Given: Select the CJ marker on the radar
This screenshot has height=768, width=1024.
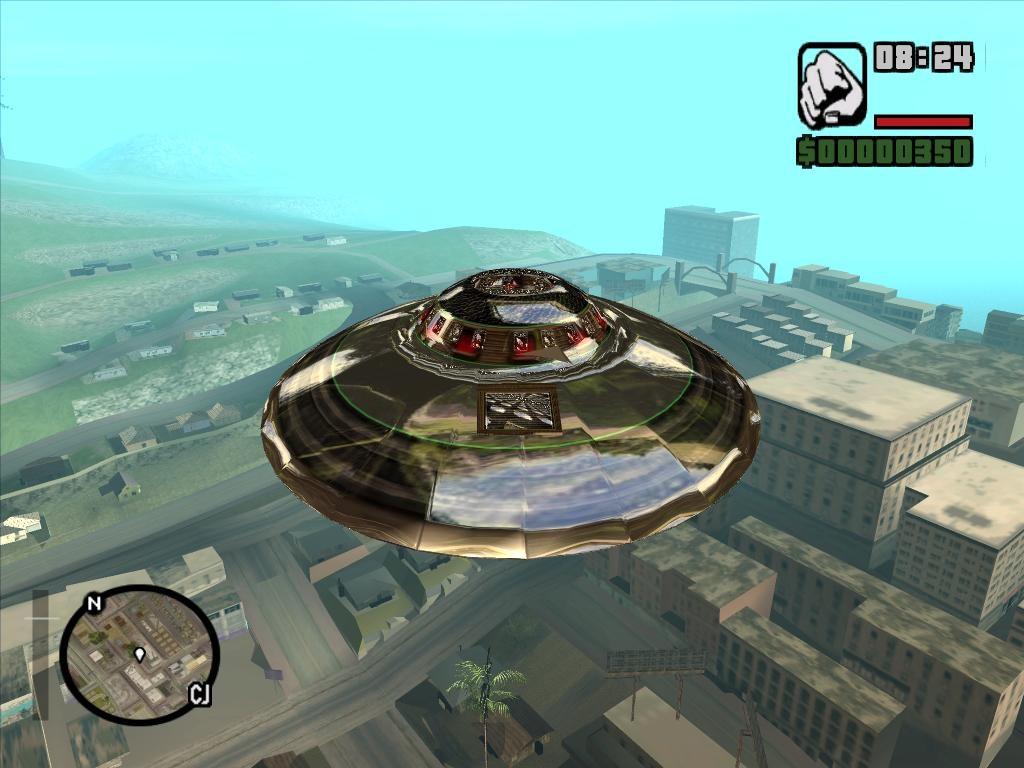Looking at the screenshot, I should [x=199, y=694].
